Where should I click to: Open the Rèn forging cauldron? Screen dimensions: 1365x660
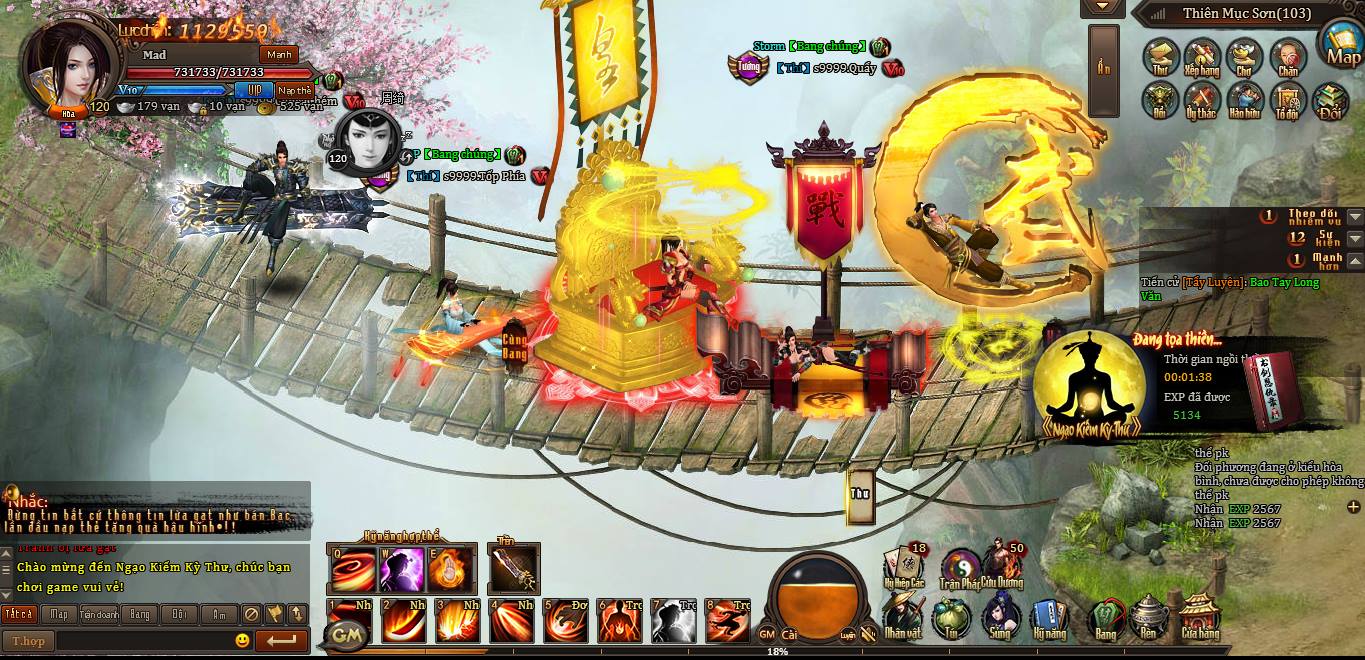(x=1153, y=618)
